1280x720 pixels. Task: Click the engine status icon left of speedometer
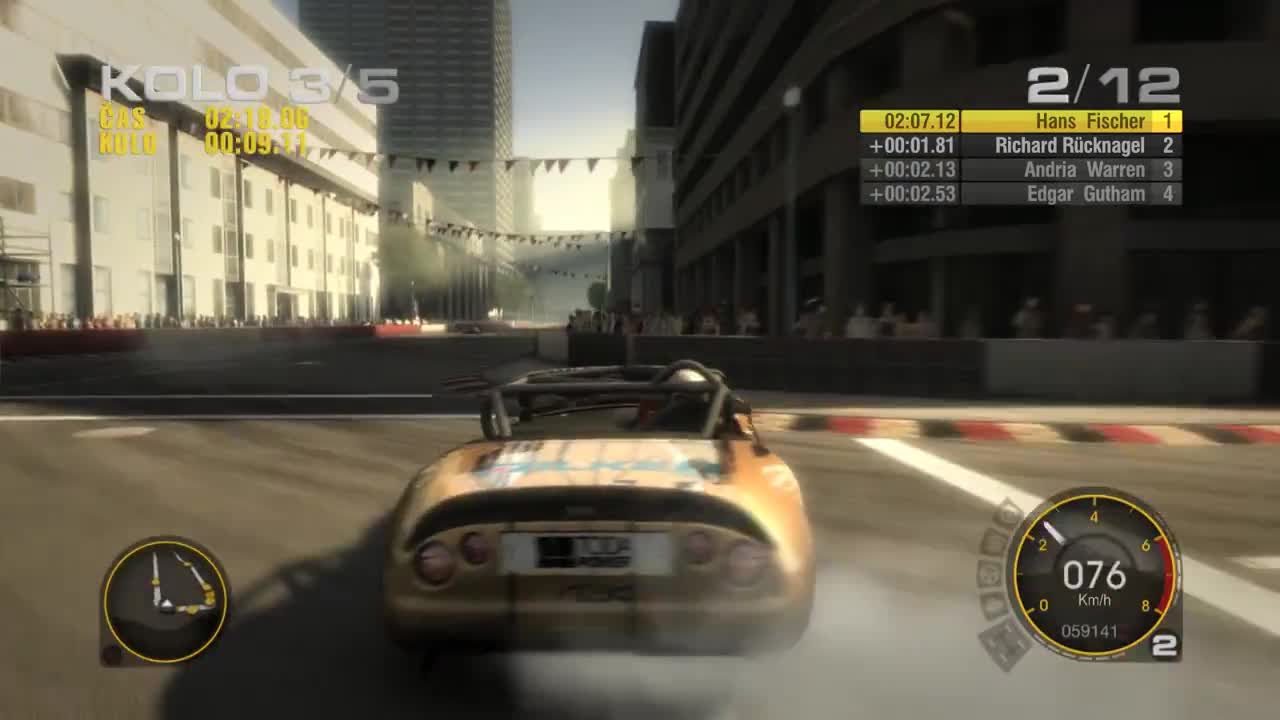[990, 575]
